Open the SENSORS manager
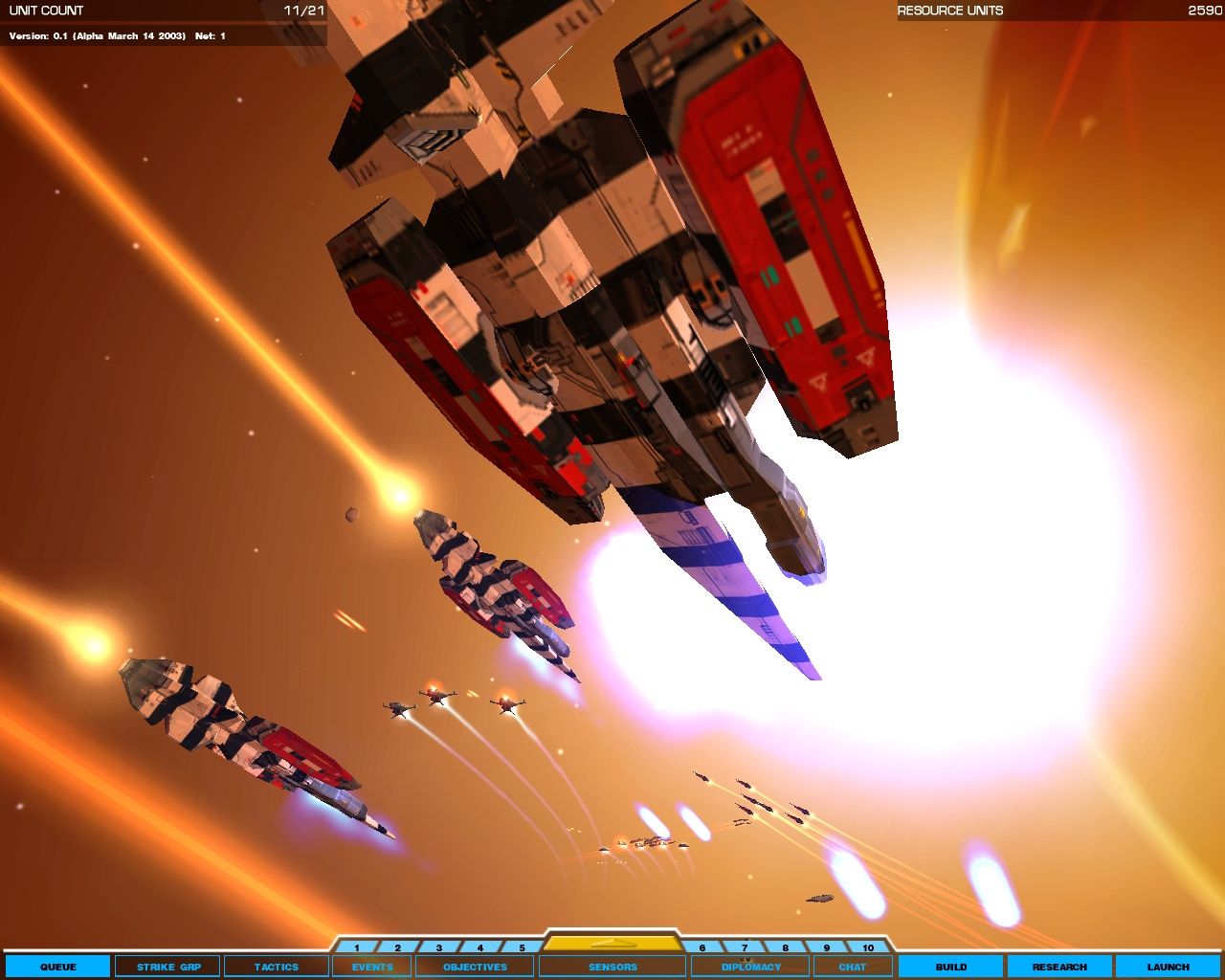 point(613,967)
